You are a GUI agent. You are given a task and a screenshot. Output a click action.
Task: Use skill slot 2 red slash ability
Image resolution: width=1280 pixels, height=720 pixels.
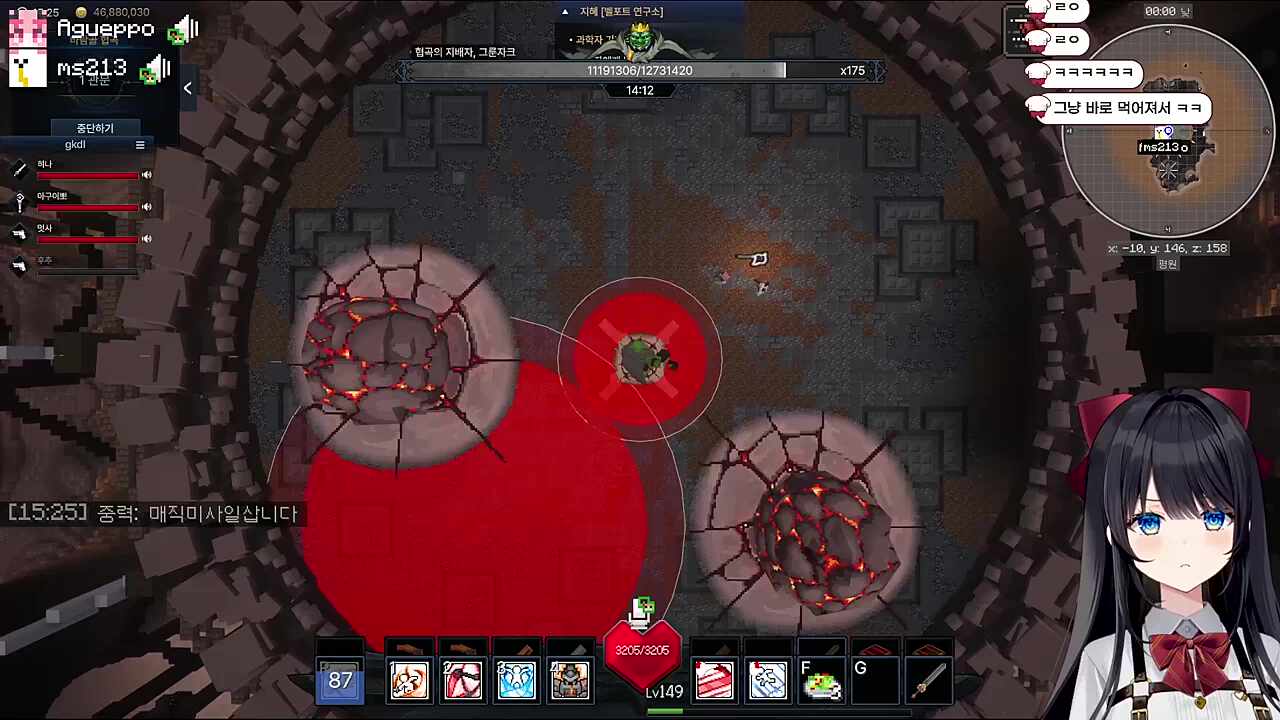point(462,680)
